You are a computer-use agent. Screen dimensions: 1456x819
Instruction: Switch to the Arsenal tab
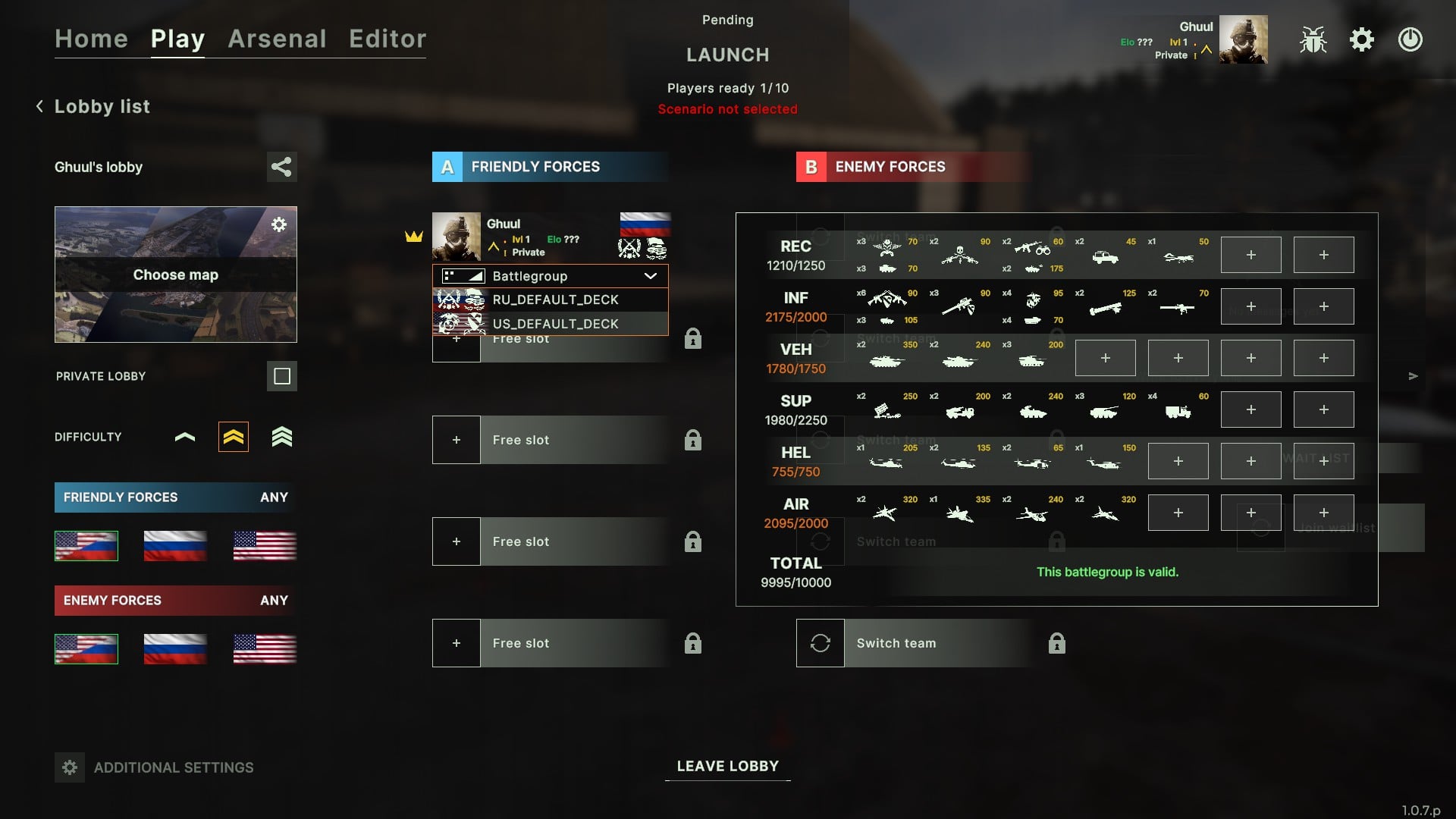277,39
